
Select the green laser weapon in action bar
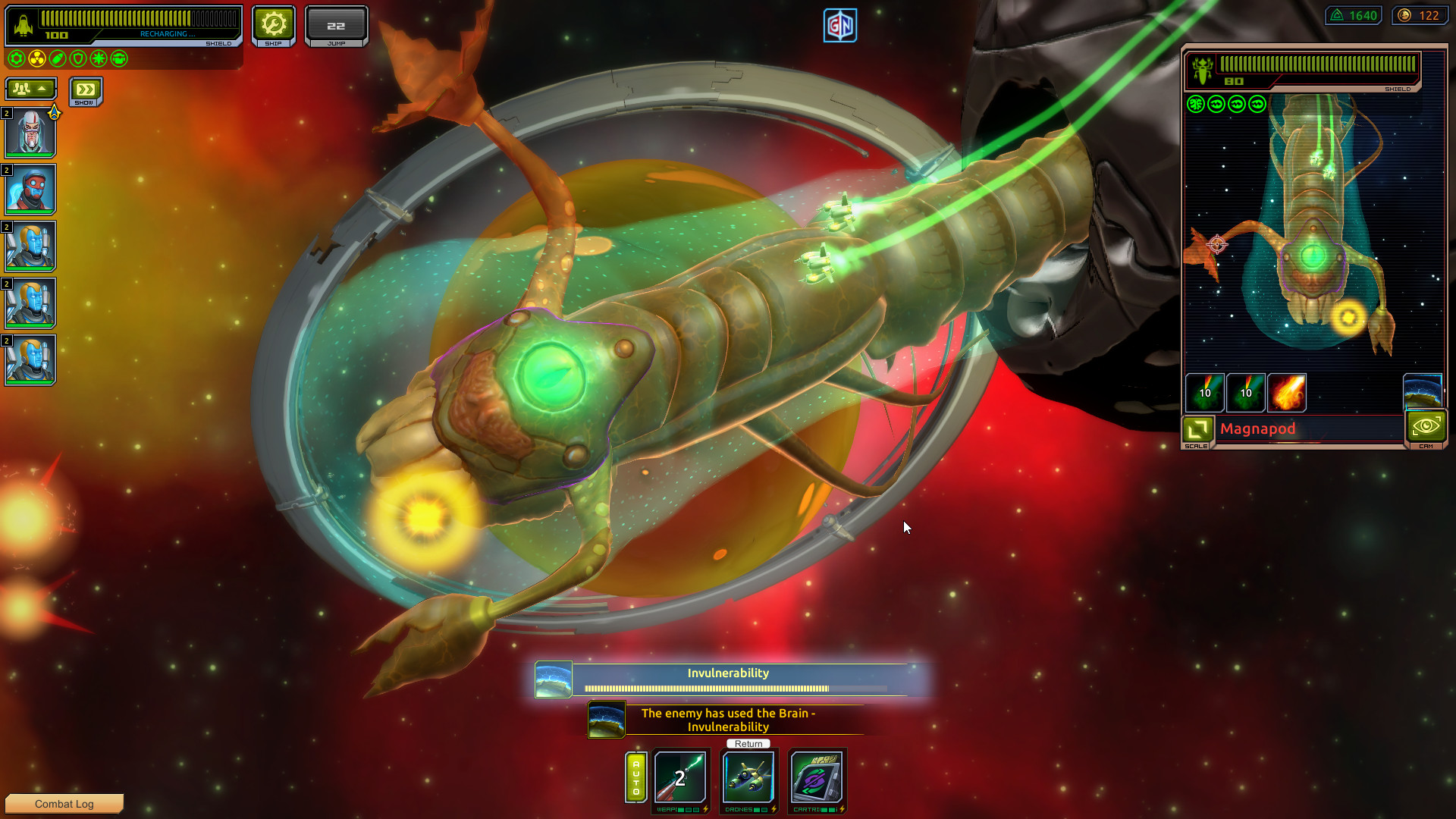680,778
